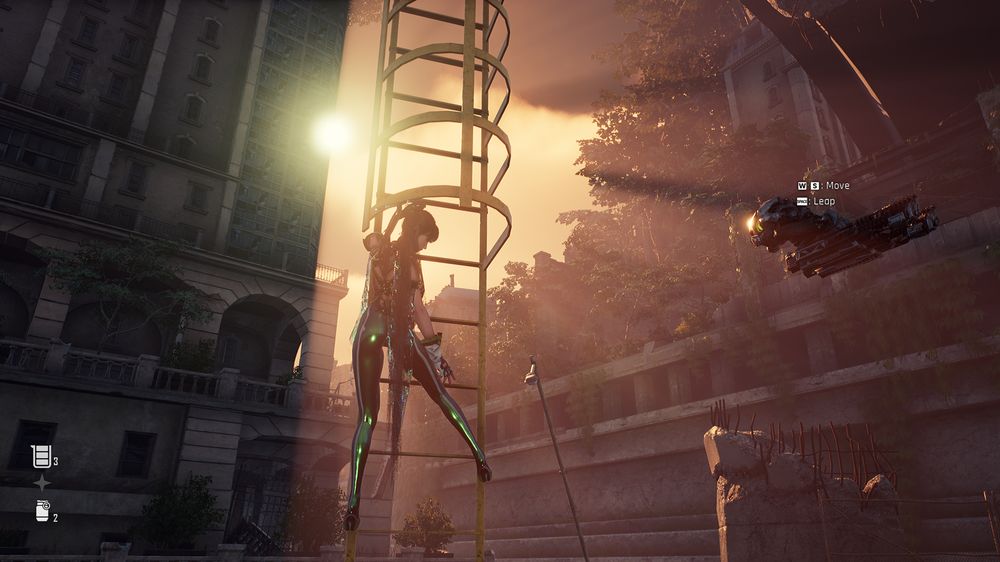Screen dimensions: 1000x562
Task: Use the canister consumable icon
Action: (x=42, y=511)
